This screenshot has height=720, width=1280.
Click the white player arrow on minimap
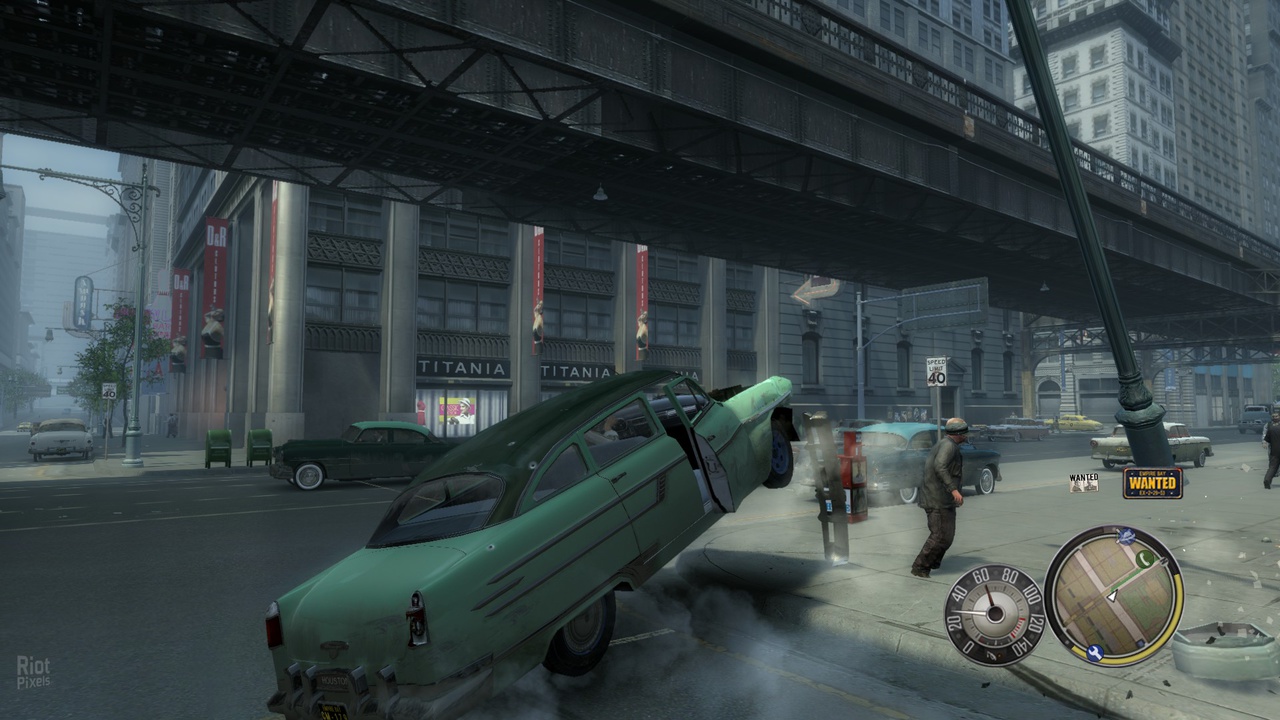pos(1111,596)
